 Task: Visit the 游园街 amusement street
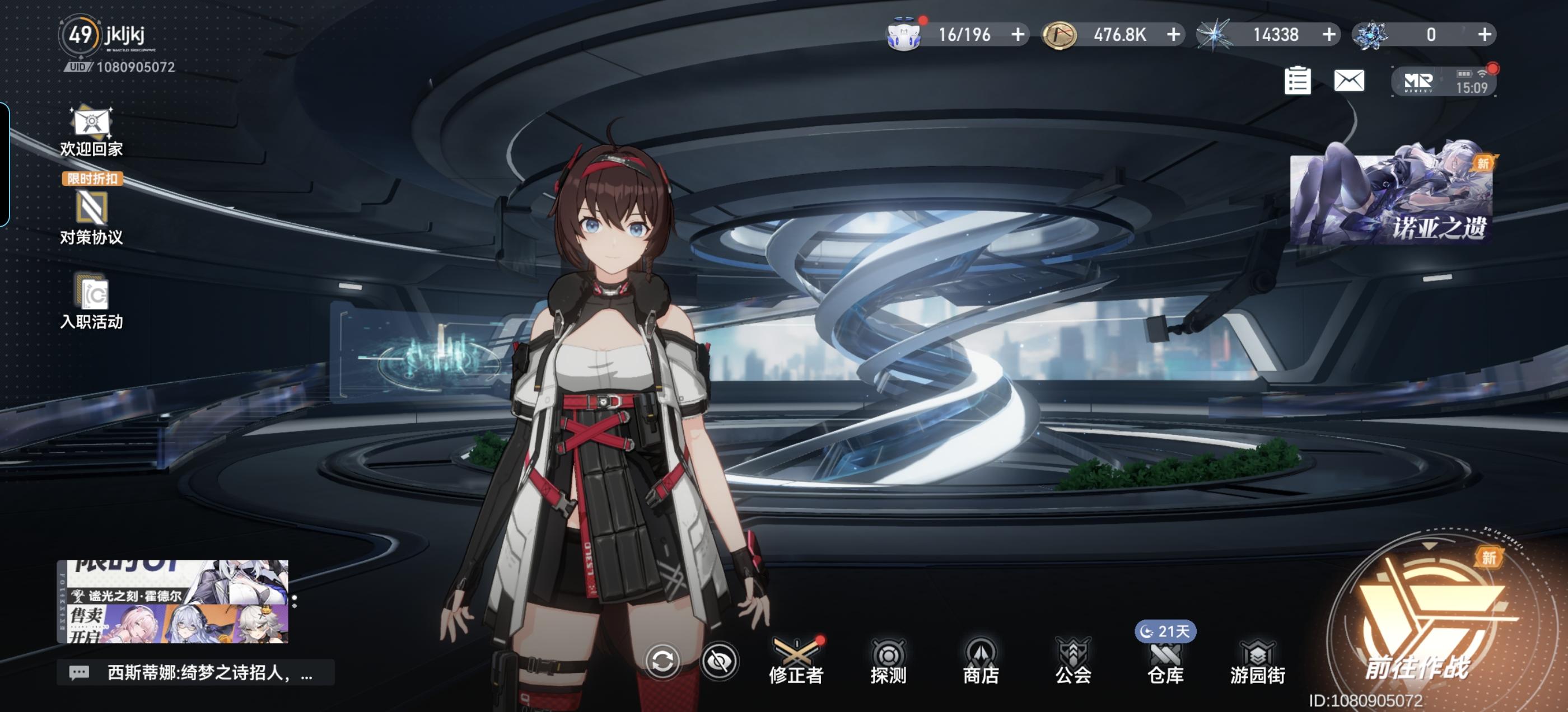coord(1258,662)
